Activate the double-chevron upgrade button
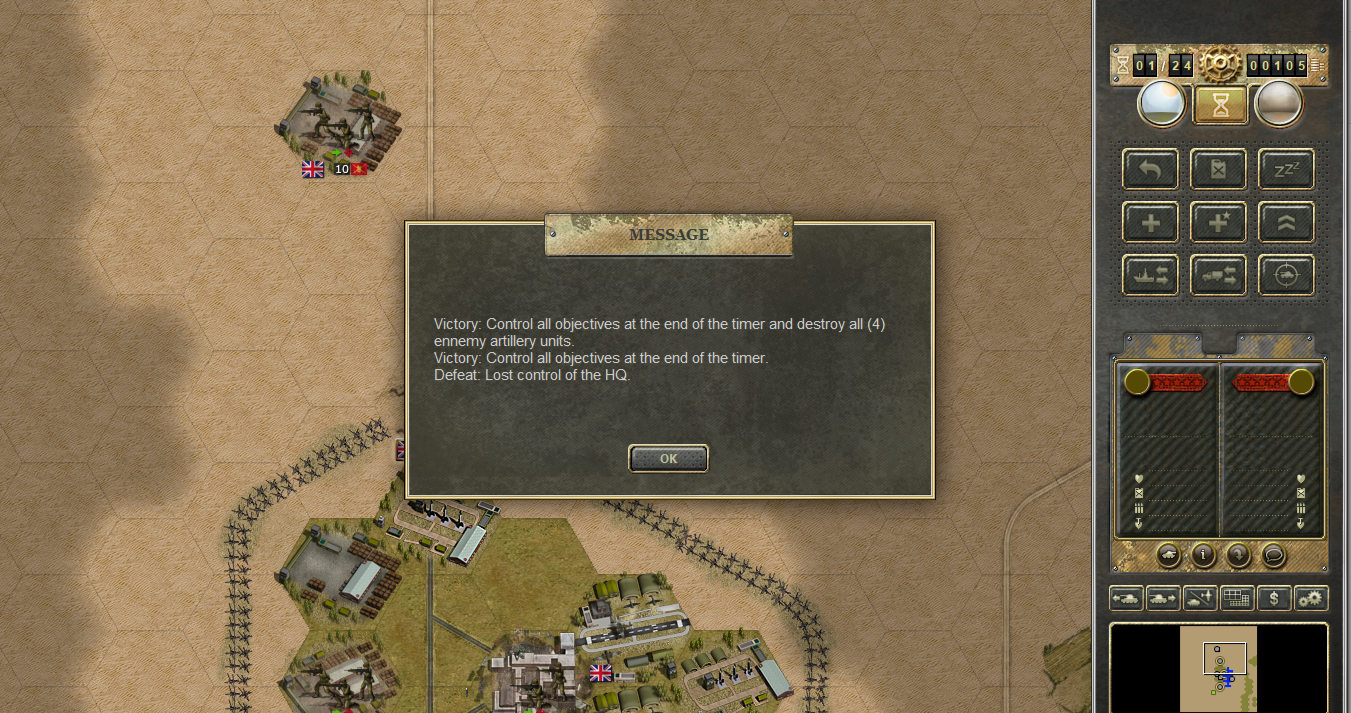 pos(1286,222)
